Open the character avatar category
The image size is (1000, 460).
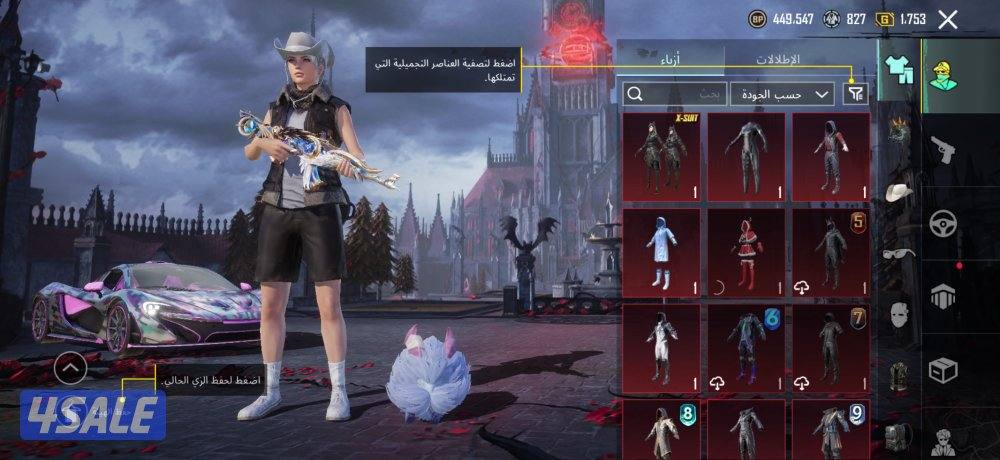[x=942, y=72]
